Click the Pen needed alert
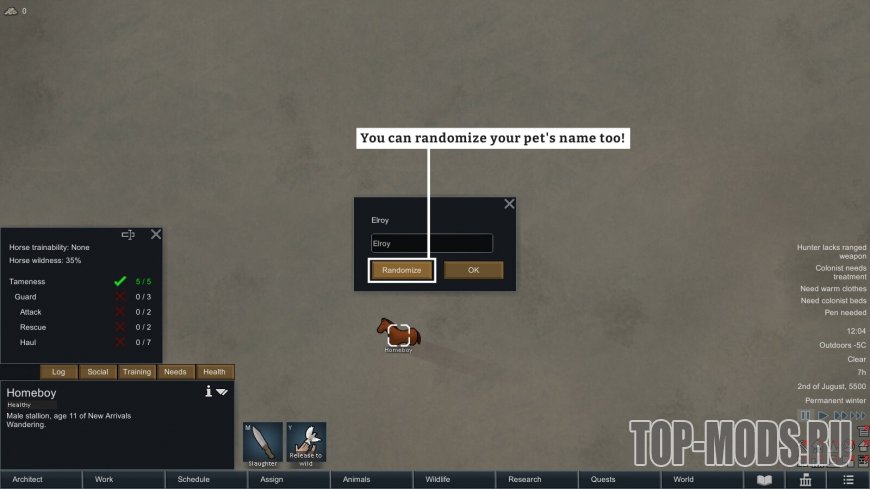Image resolution: width=870 pixels, height=489 pixels. (x=846, y=312)
